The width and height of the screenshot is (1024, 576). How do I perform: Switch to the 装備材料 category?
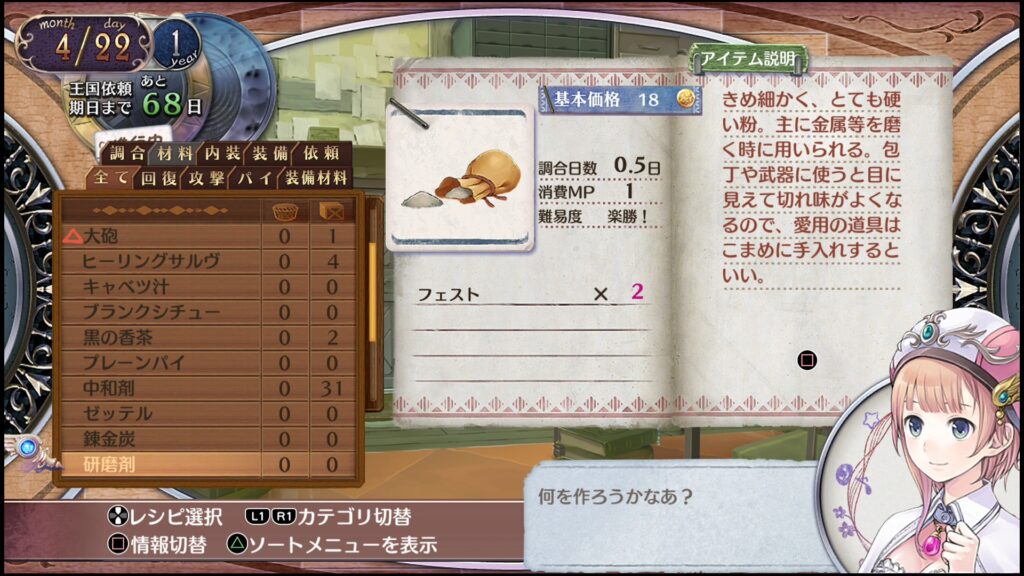(x=315, y=179)
